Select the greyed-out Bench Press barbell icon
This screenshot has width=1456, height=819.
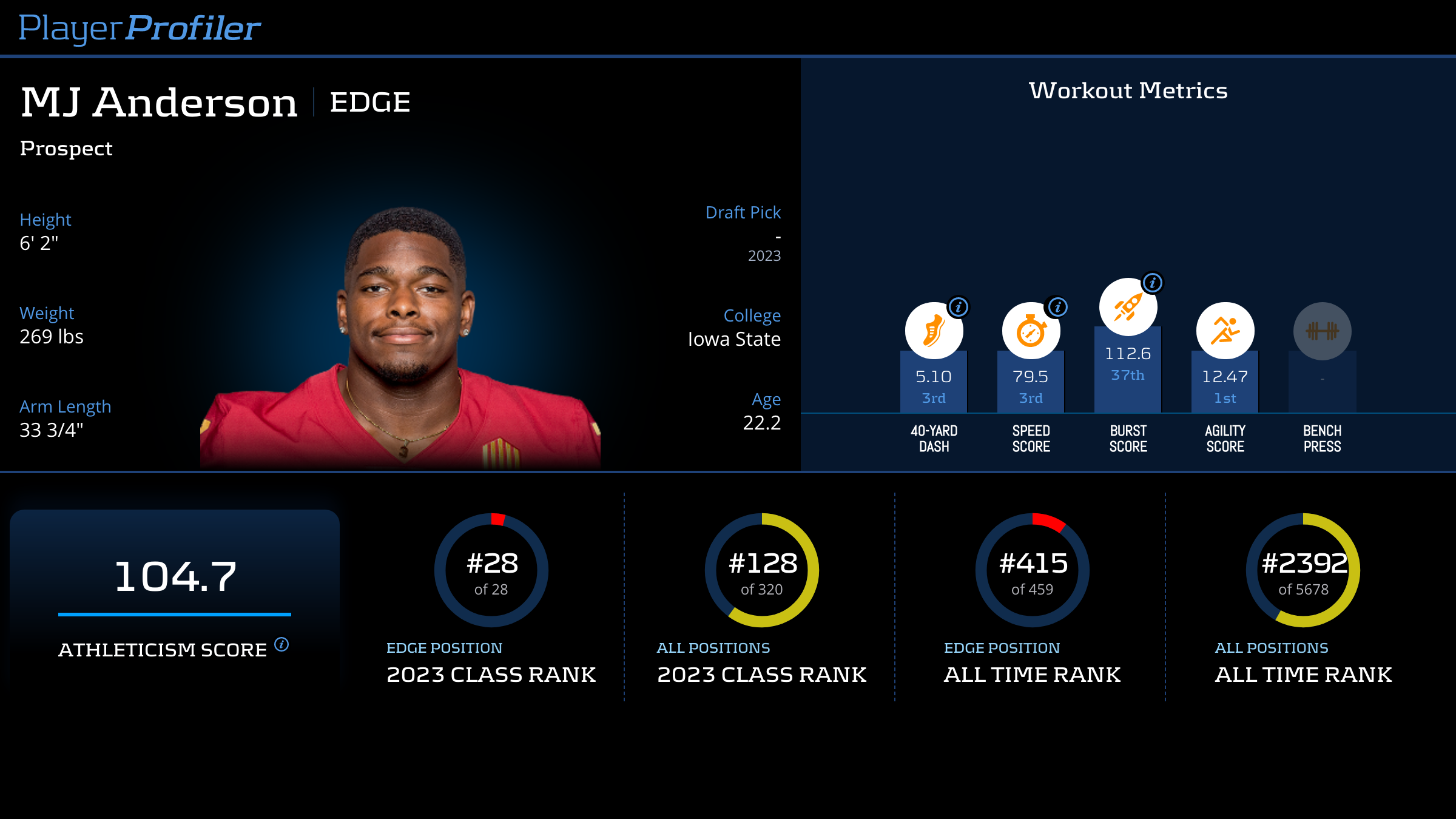[x=1322, y=331]
